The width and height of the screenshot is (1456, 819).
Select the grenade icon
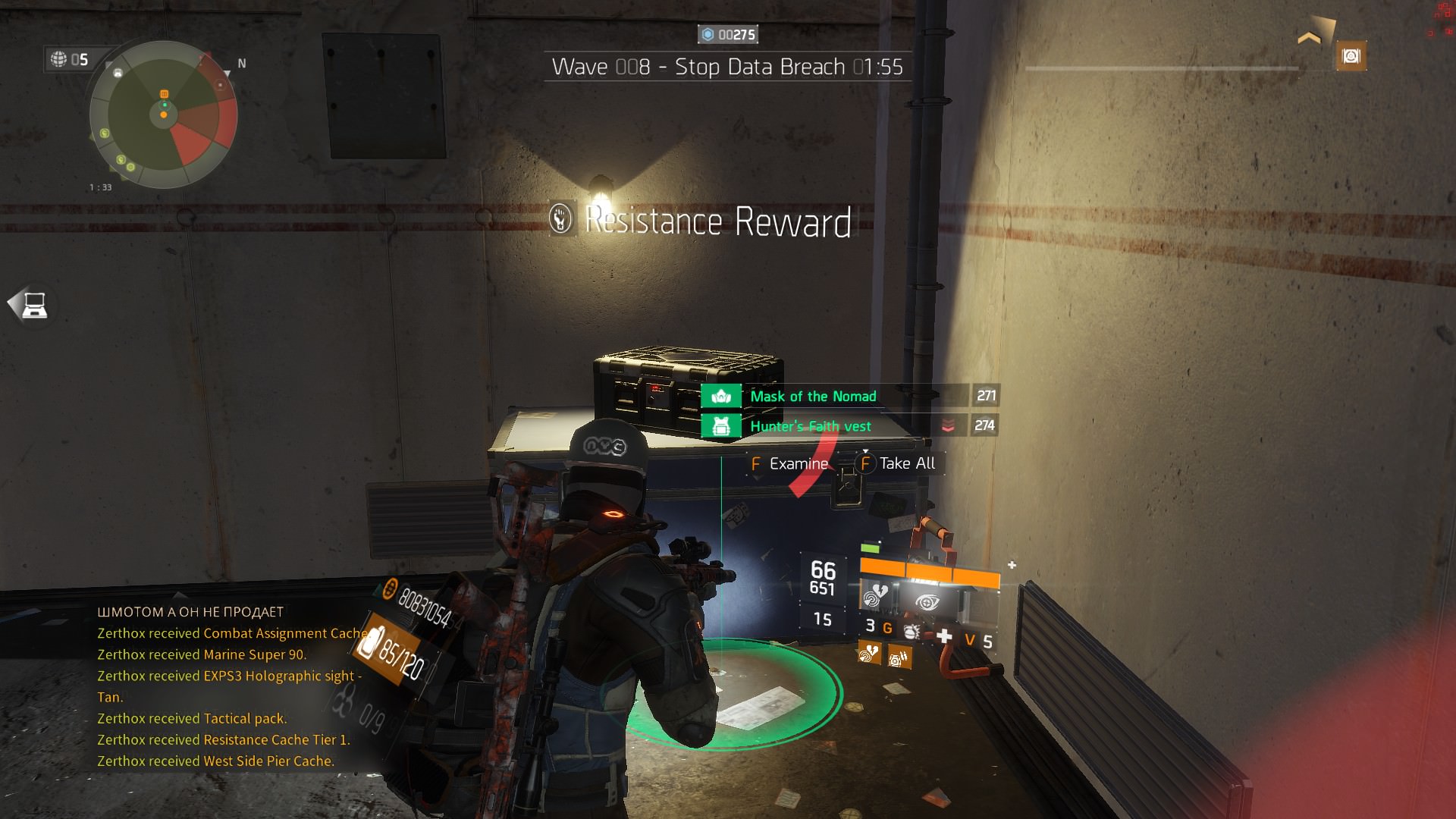click(912, 631)
